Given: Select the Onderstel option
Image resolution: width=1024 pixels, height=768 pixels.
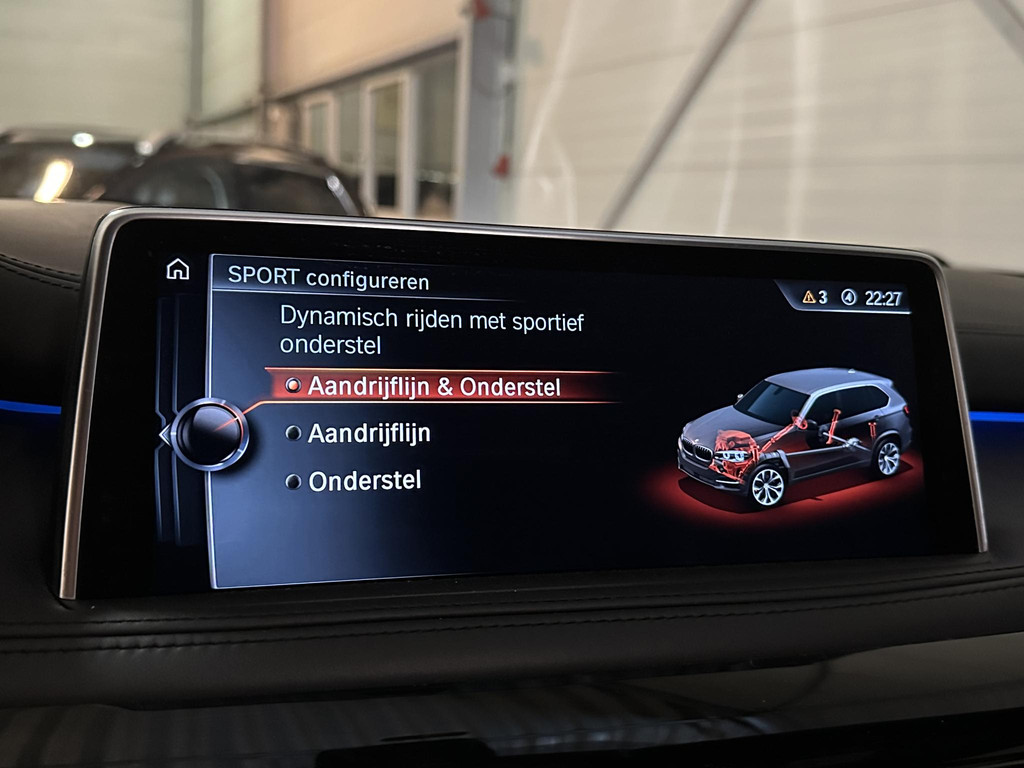Looking at the screenshot, I should (364, 481).
